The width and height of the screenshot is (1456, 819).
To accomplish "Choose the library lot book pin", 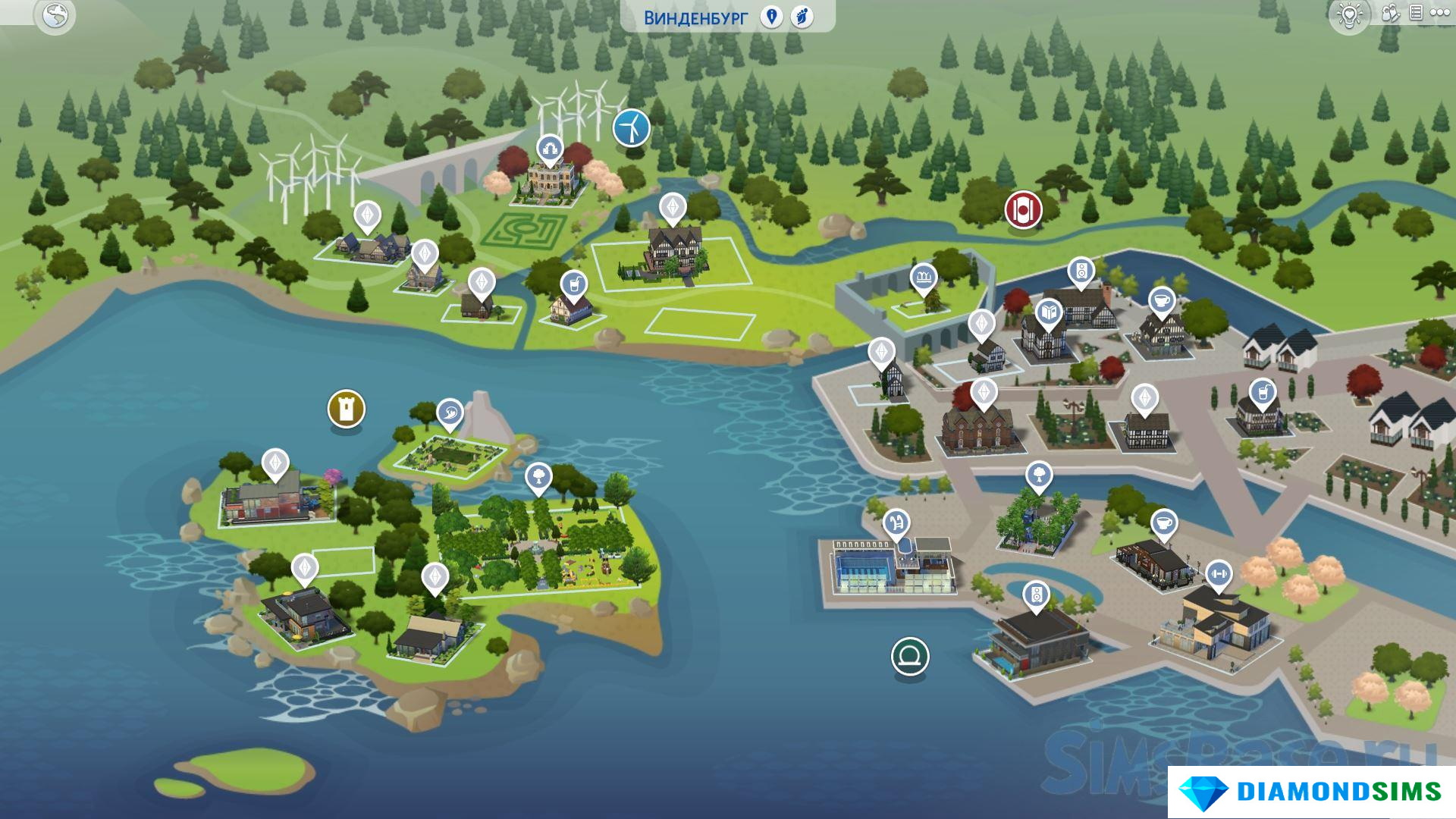I will [x=1049, y=312].
